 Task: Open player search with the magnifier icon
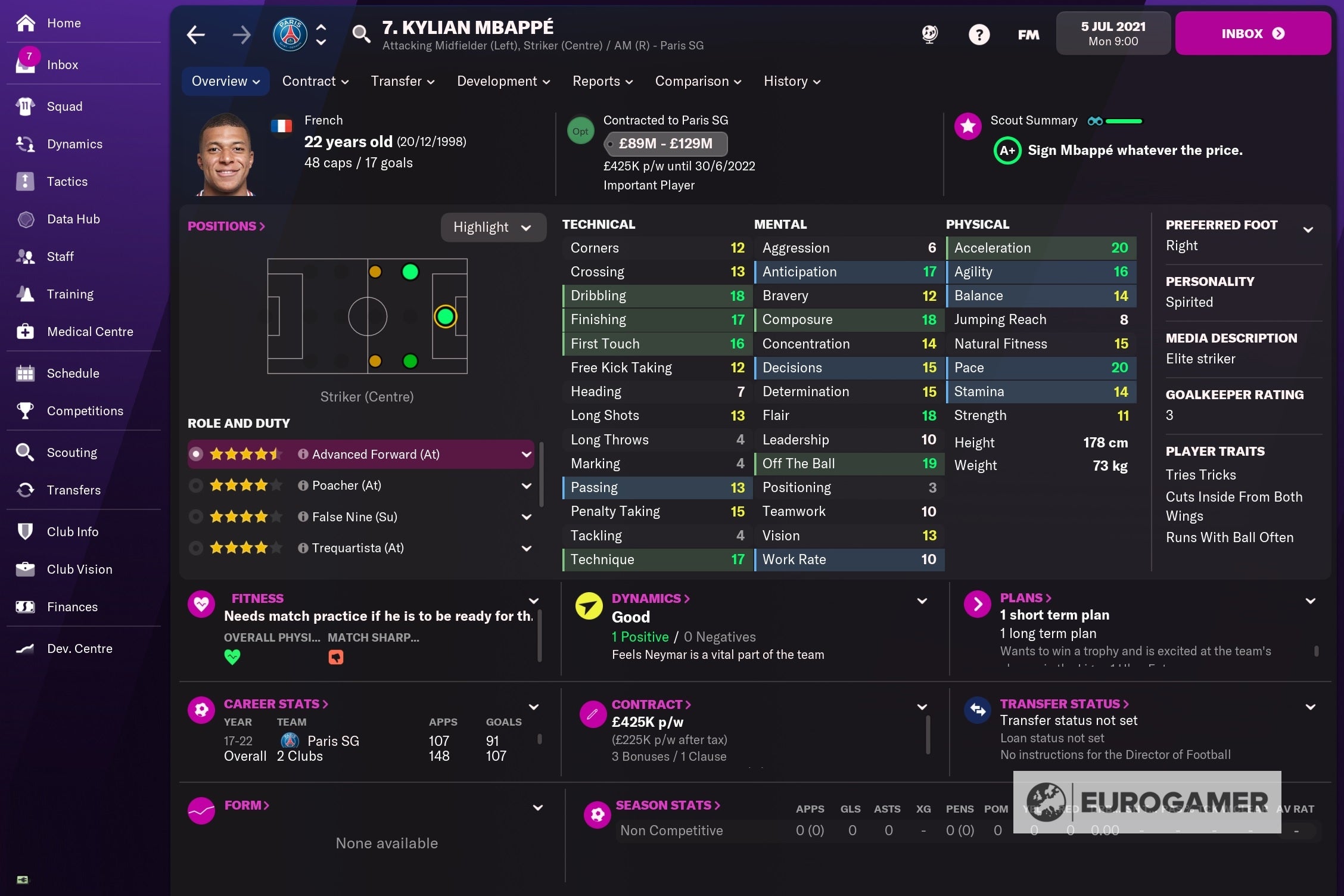(362, 34)
